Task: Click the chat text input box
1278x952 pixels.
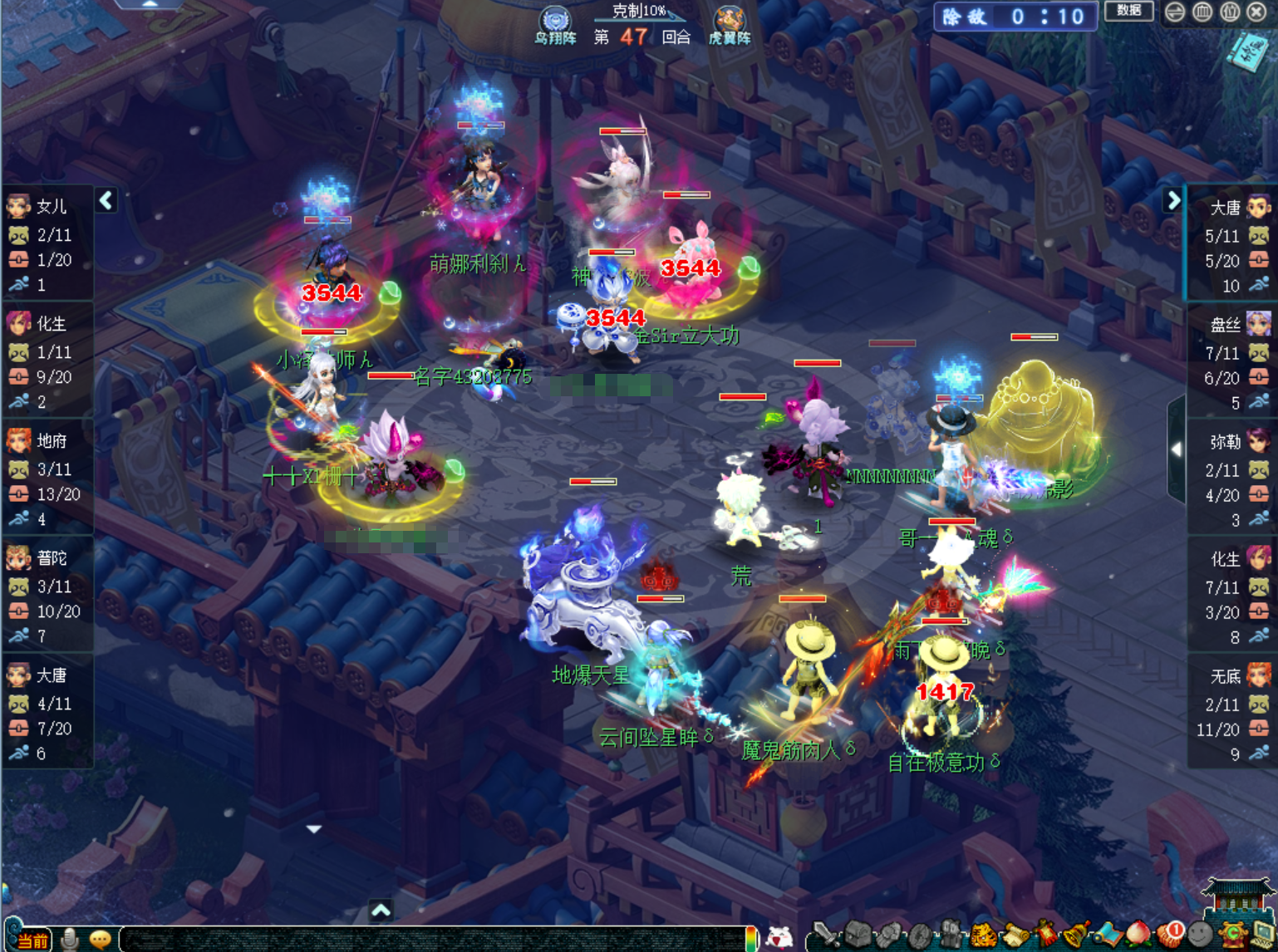Action: pos(432,940)
